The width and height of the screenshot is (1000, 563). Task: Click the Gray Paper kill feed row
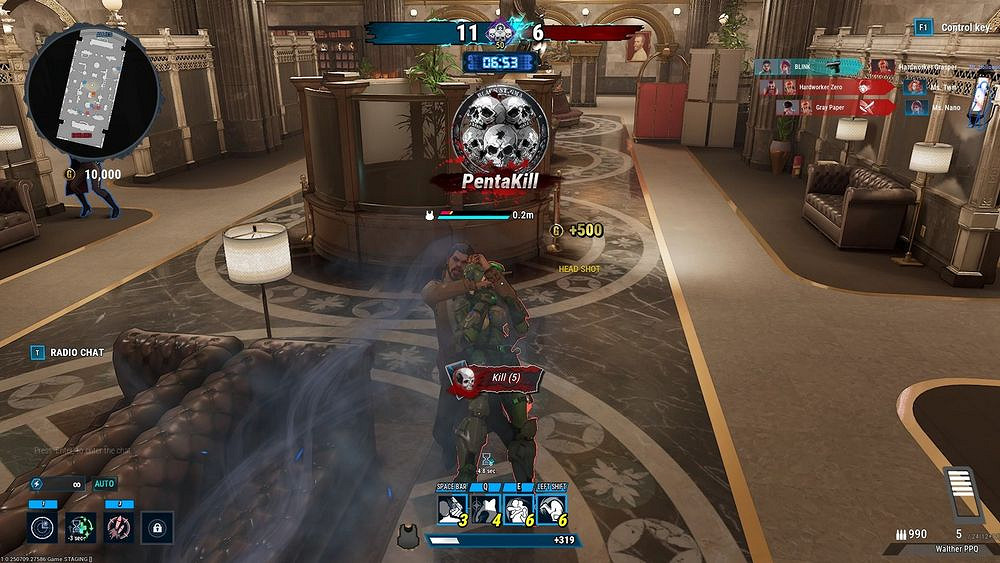(x=834, y=107)
